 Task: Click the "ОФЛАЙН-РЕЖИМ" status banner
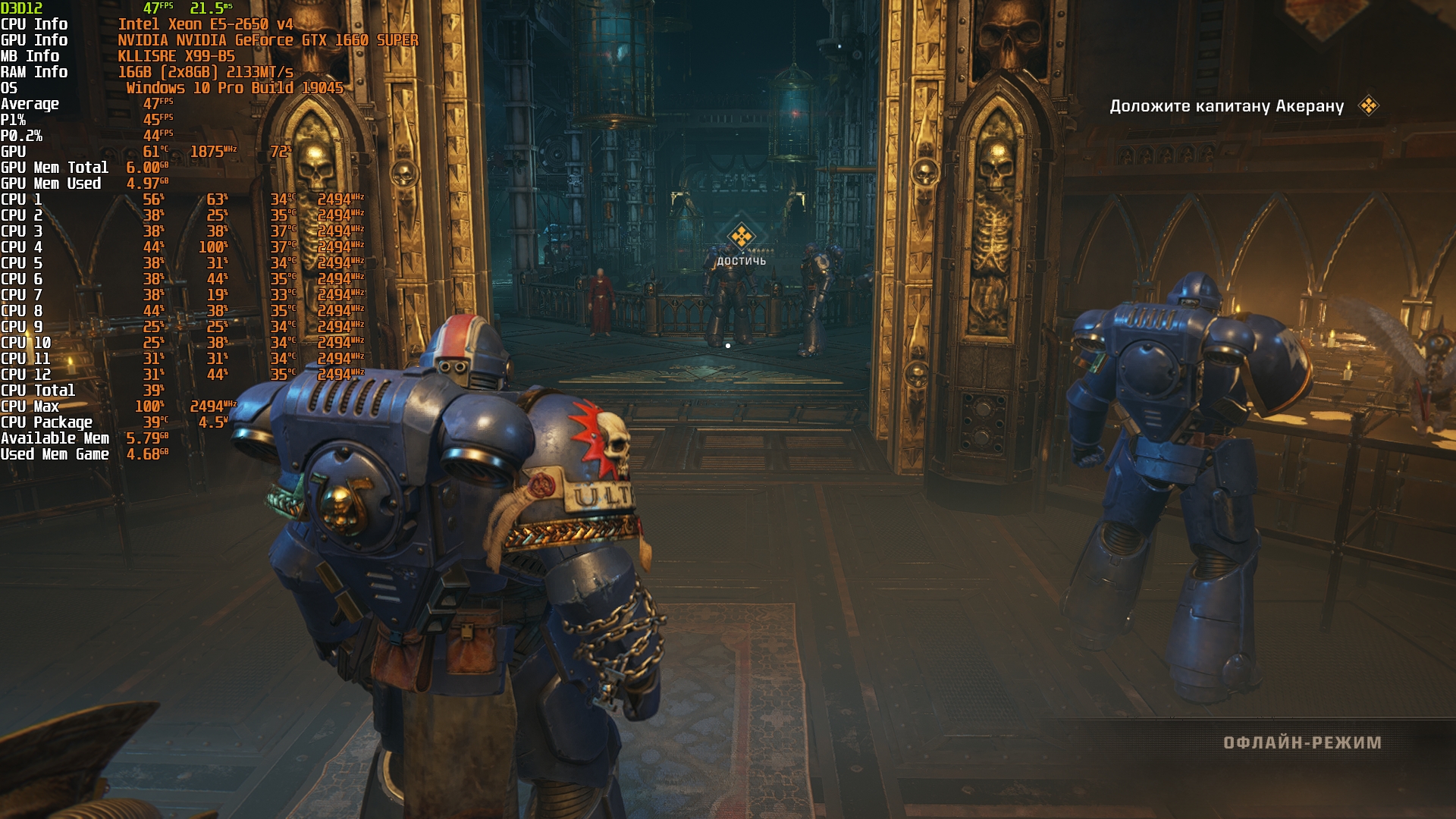tap(1302, 742)
